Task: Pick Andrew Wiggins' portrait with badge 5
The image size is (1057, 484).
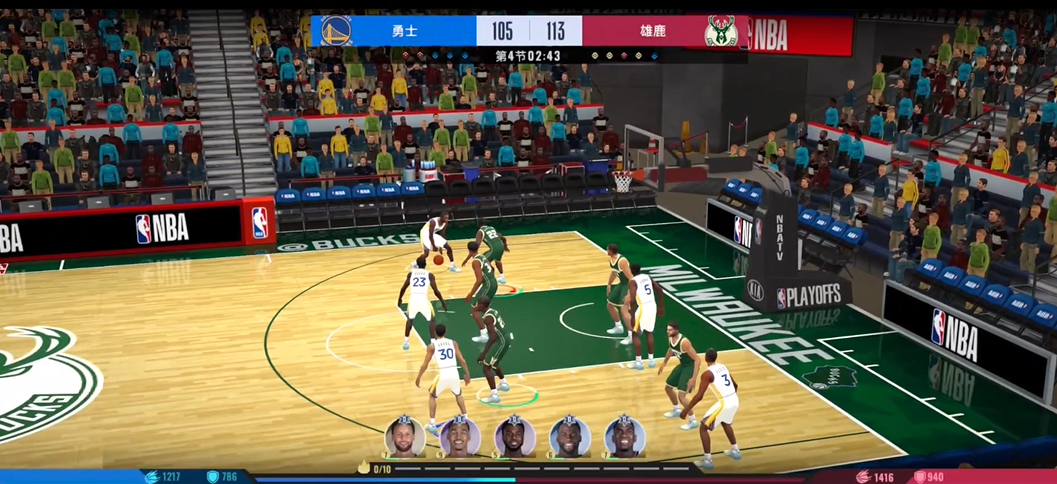Action: [x=515, y=438]
